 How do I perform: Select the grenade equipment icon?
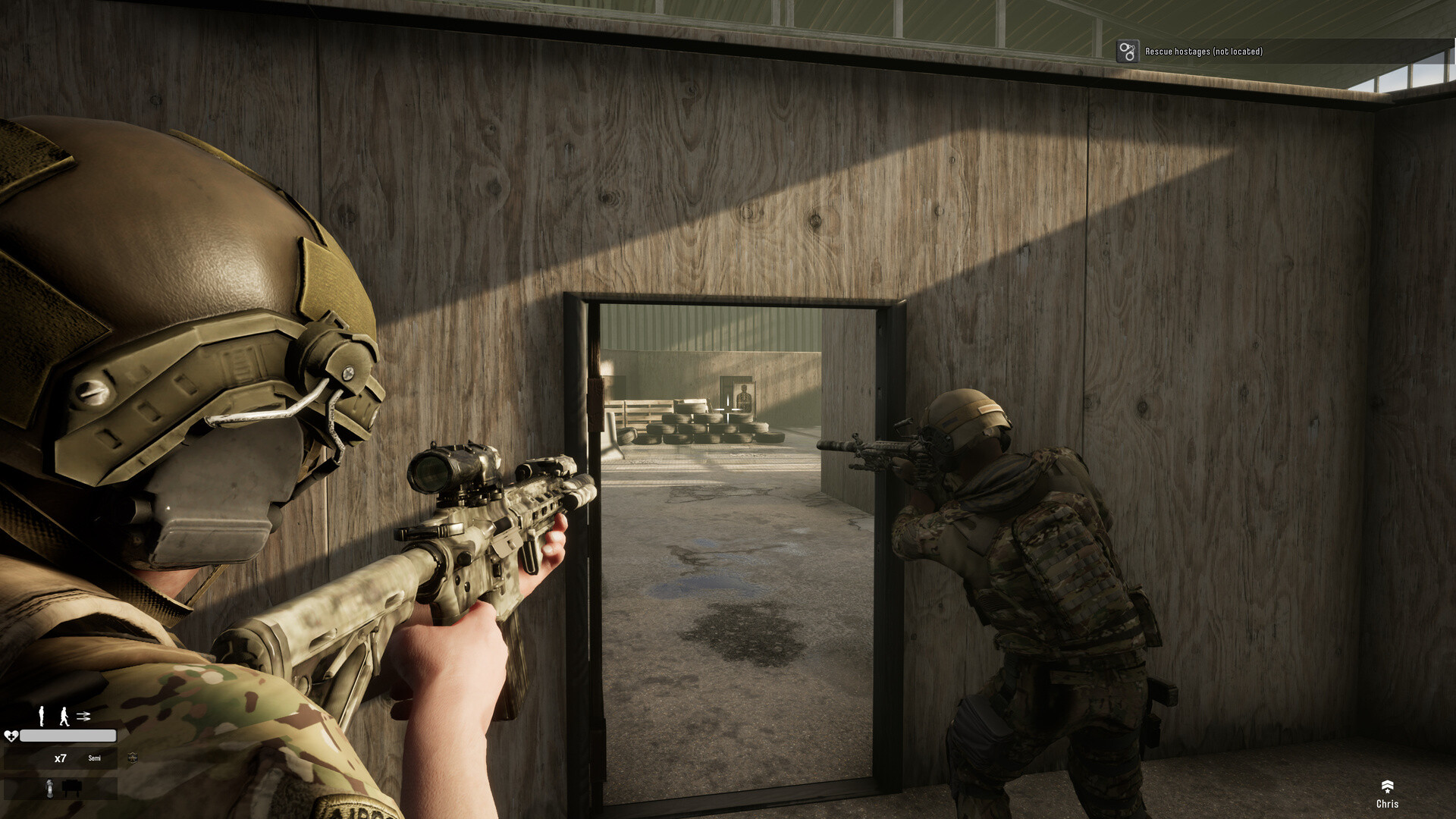point(50,789)
